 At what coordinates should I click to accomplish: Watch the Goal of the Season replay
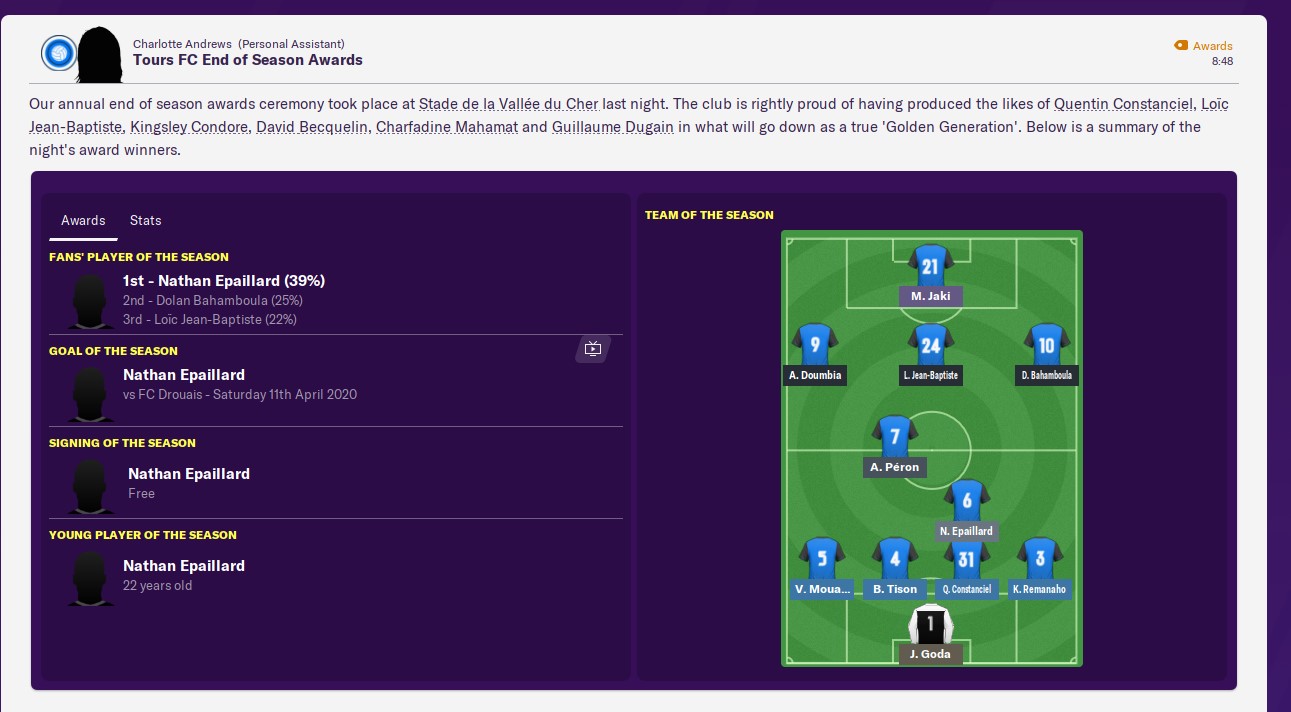click(x=593, y=348)
